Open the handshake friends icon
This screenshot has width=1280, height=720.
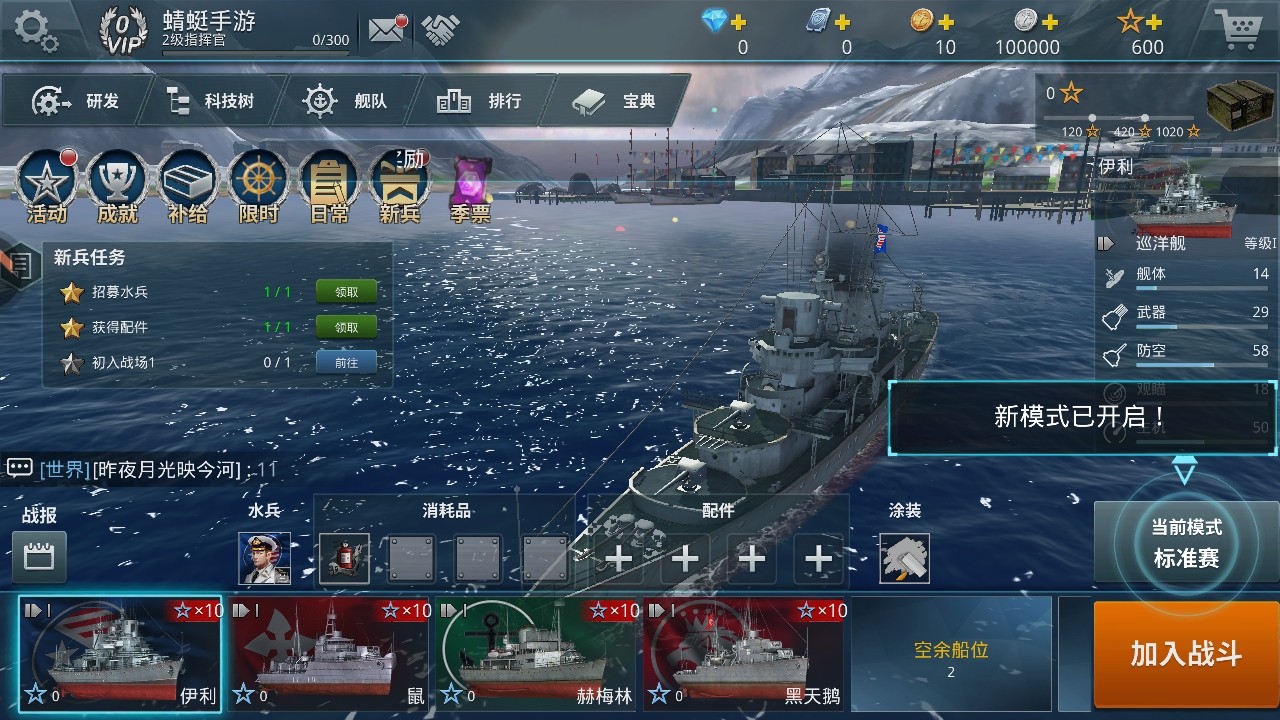440,30
